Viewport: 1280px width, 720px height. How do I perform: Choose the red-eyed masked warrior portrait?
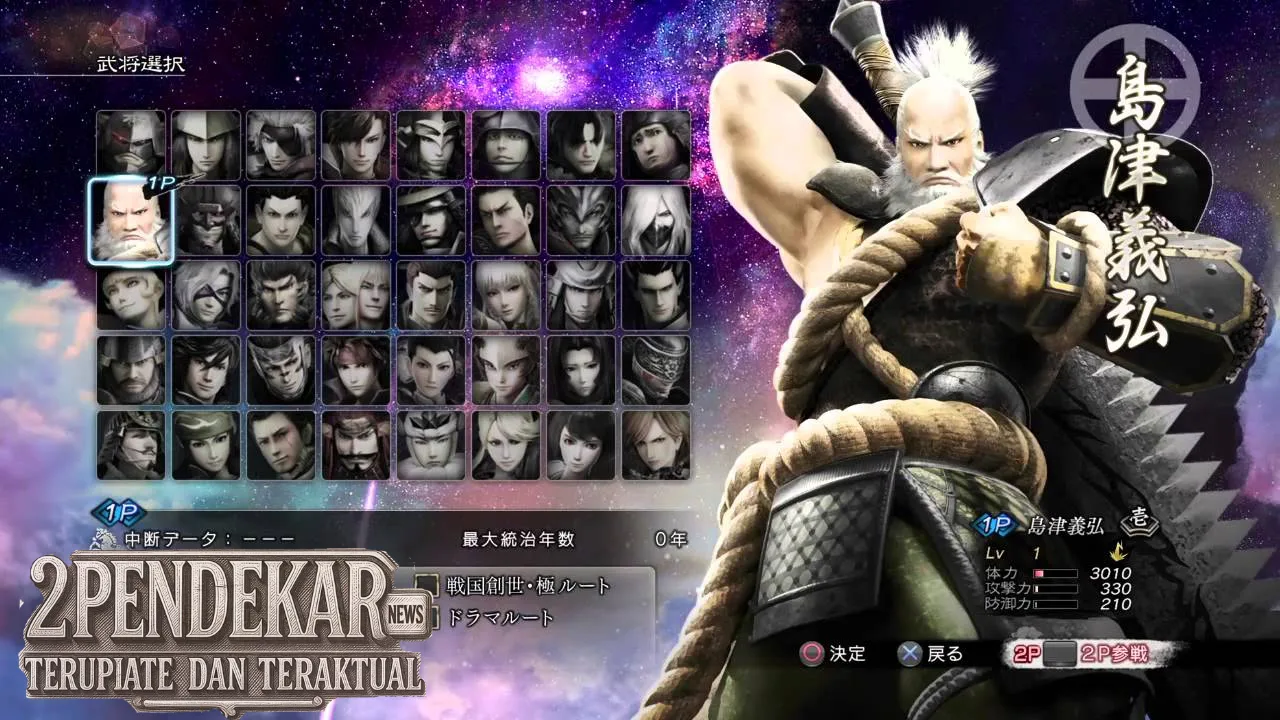[131, 144]
